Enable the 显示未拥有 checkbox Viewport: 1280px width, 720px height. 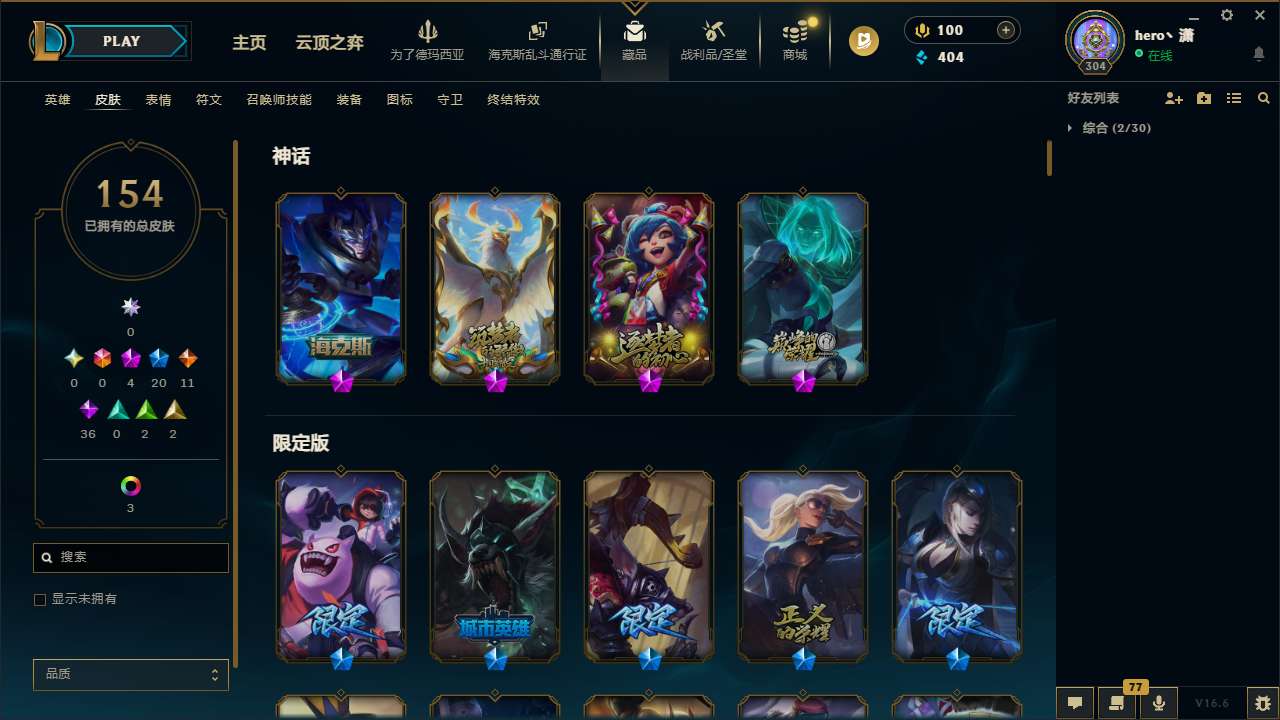click(40, 599)
